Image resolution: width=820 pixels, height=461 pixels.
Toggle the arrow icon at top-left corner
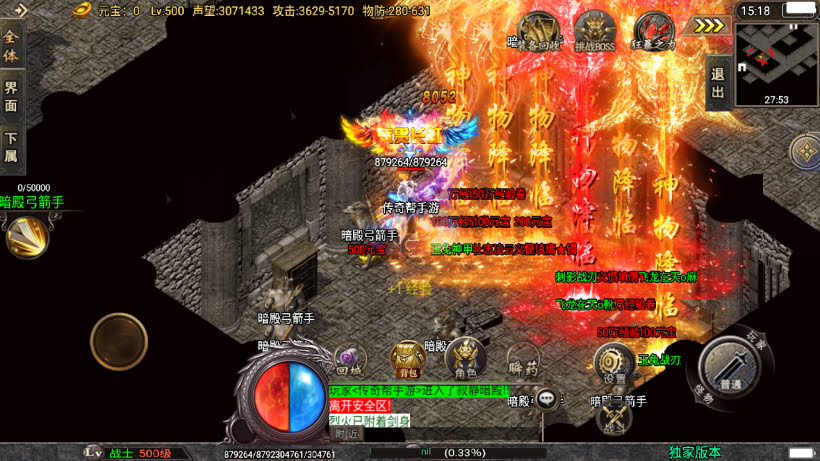[x=21, y=10]
